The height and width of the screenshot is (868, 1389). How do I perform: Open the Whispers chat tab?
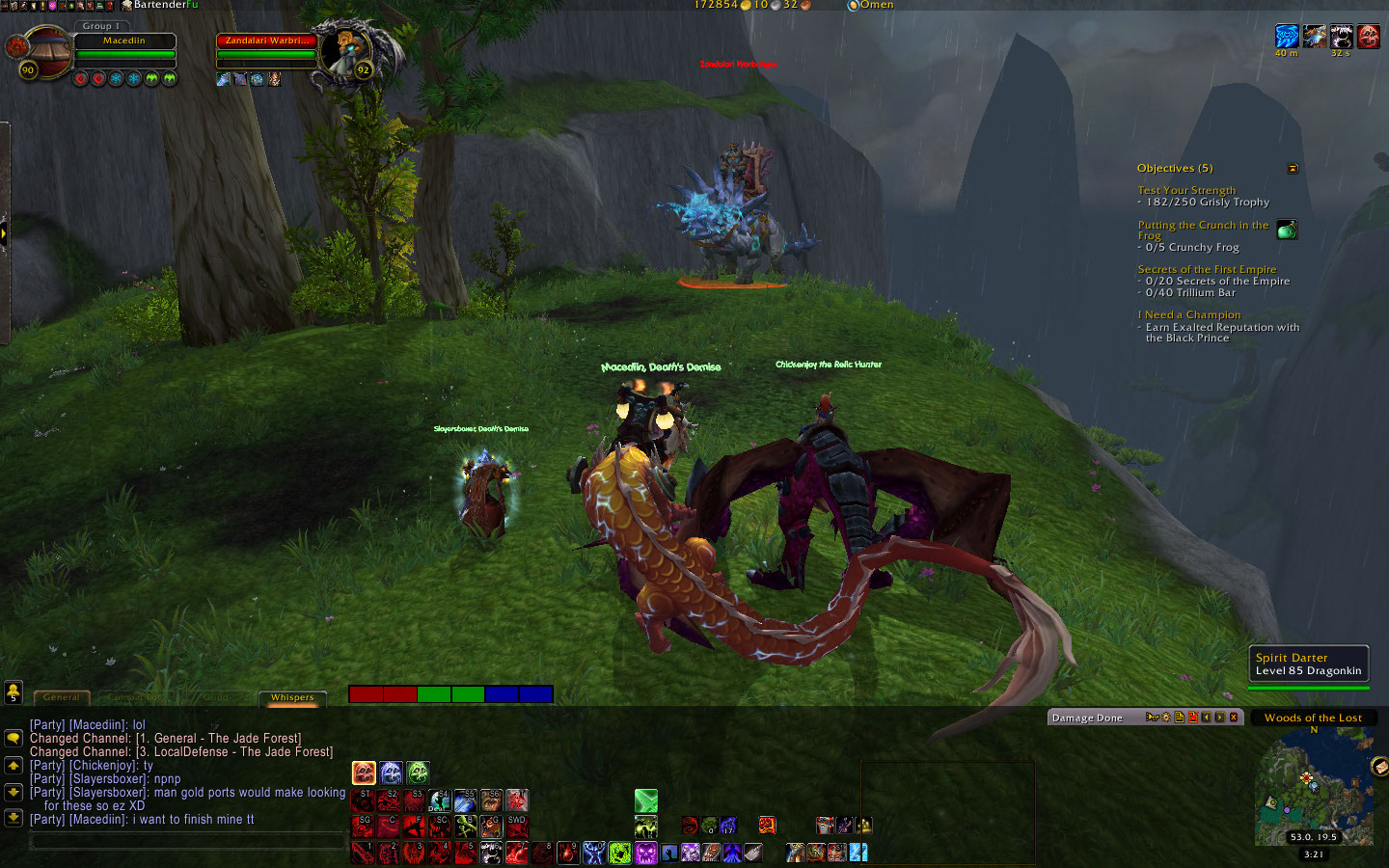click(292, 697)
